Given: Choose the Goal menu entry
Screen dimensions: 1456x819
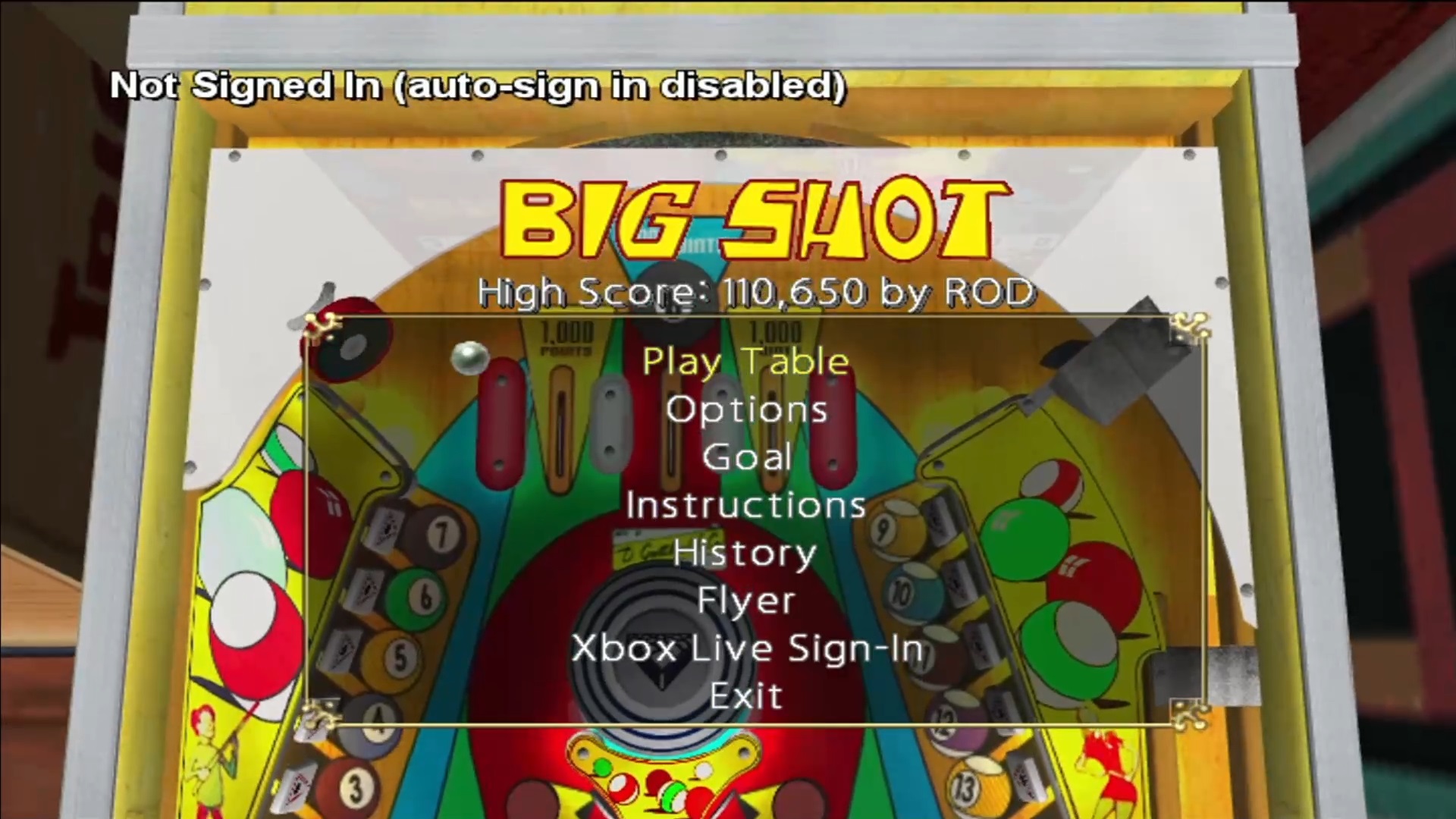Looking at the screenshot, I should [747, 457].
